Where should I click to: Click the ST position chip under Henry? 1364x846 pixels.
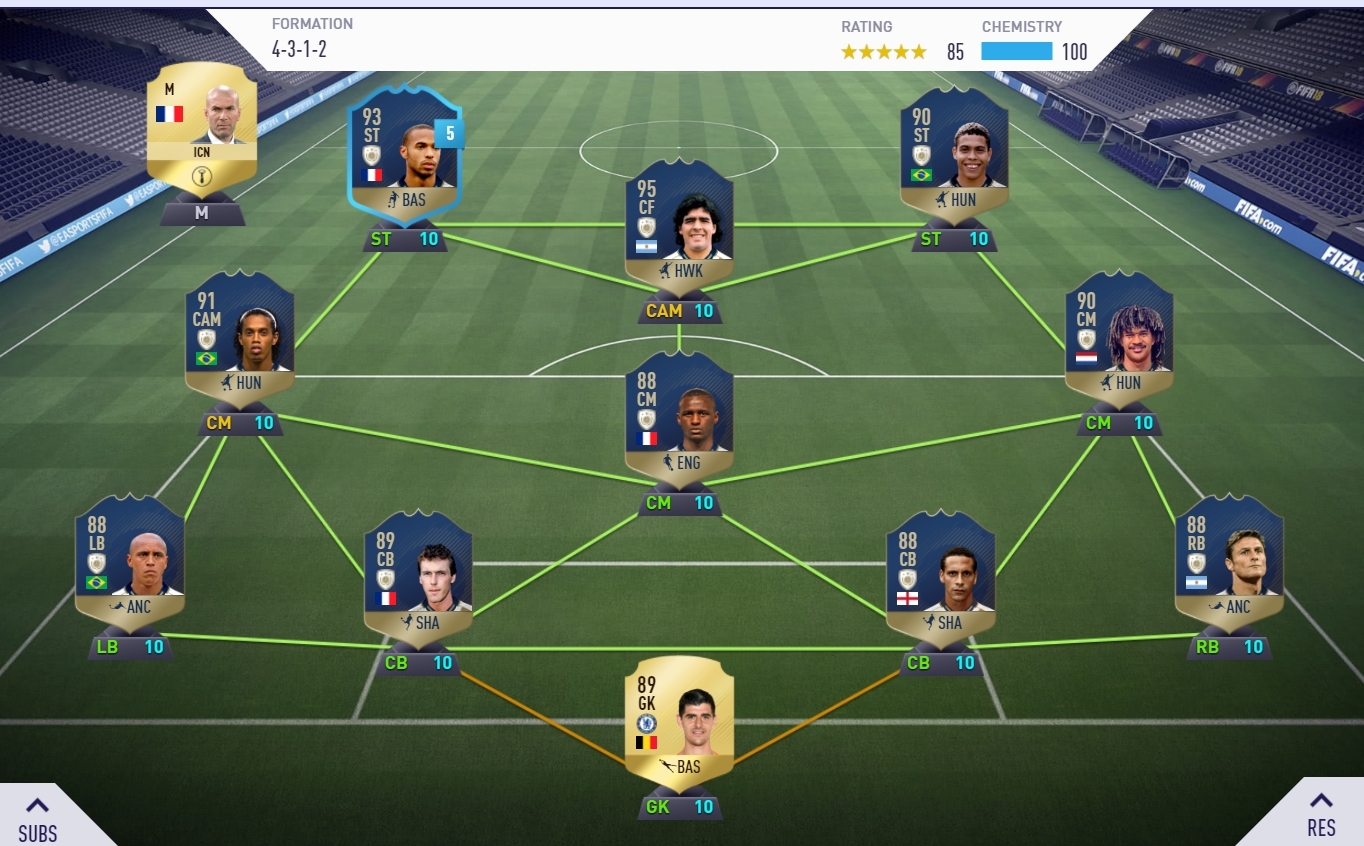pos(404,239)
